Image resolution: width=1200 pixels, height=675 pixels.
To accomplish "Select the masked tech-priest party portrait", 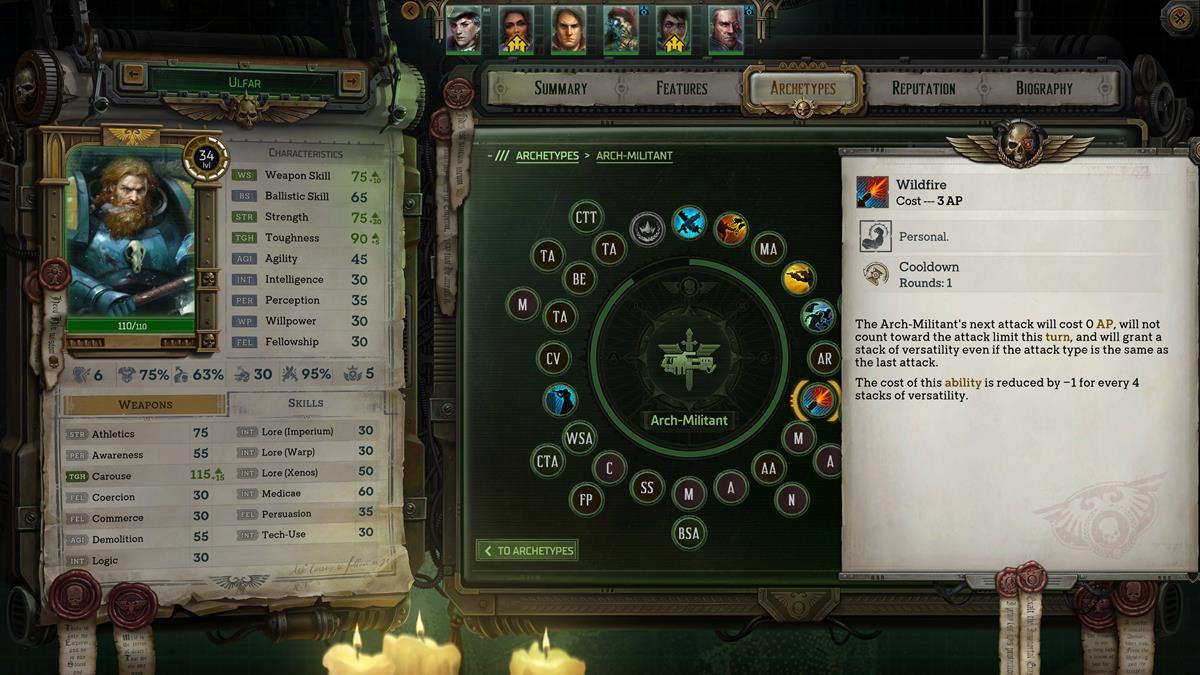I will click(x=621, y=31).
